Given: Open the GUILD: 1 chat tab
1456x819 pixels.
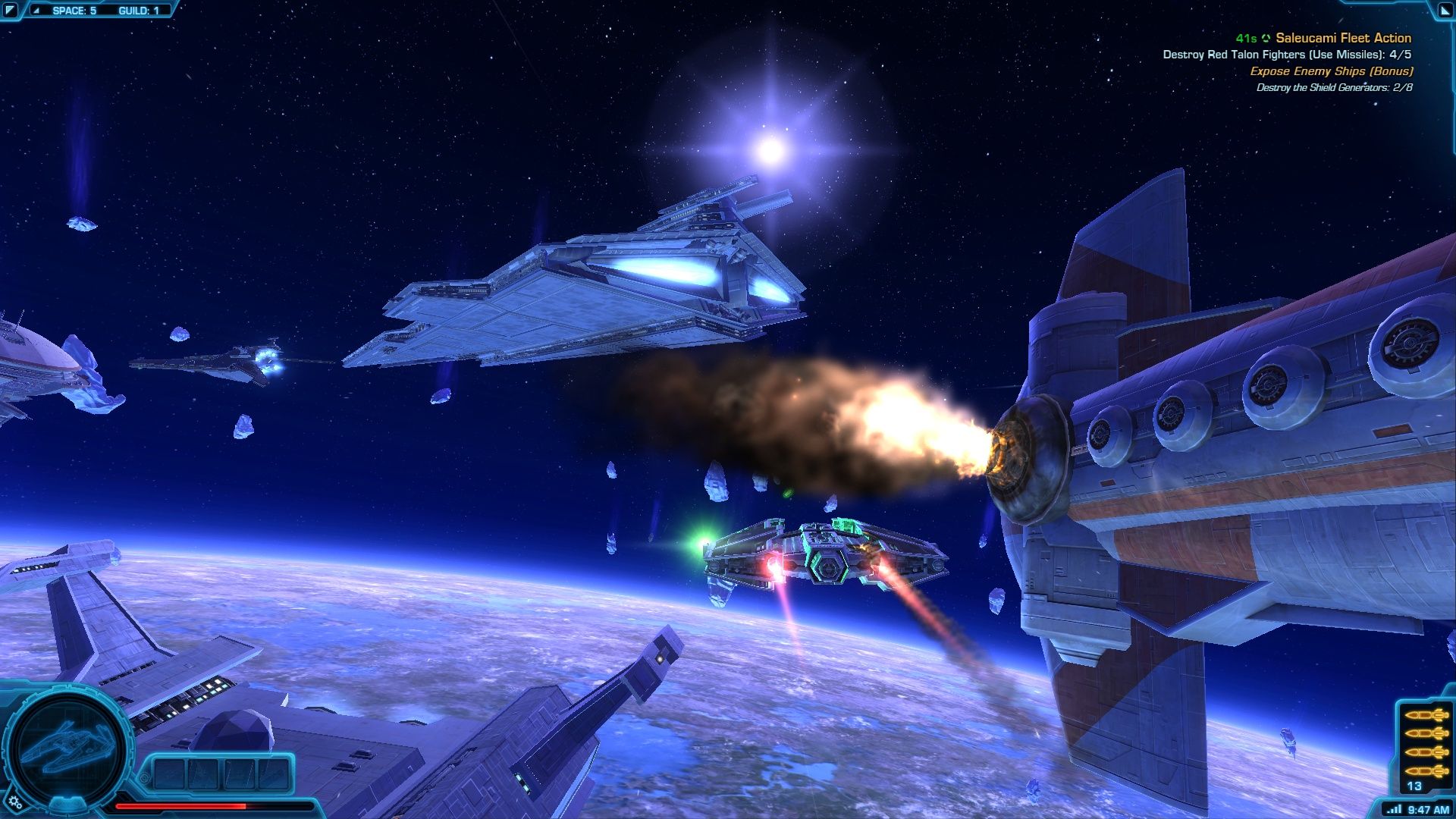Looking at the screenshot, I should point(138,11).
